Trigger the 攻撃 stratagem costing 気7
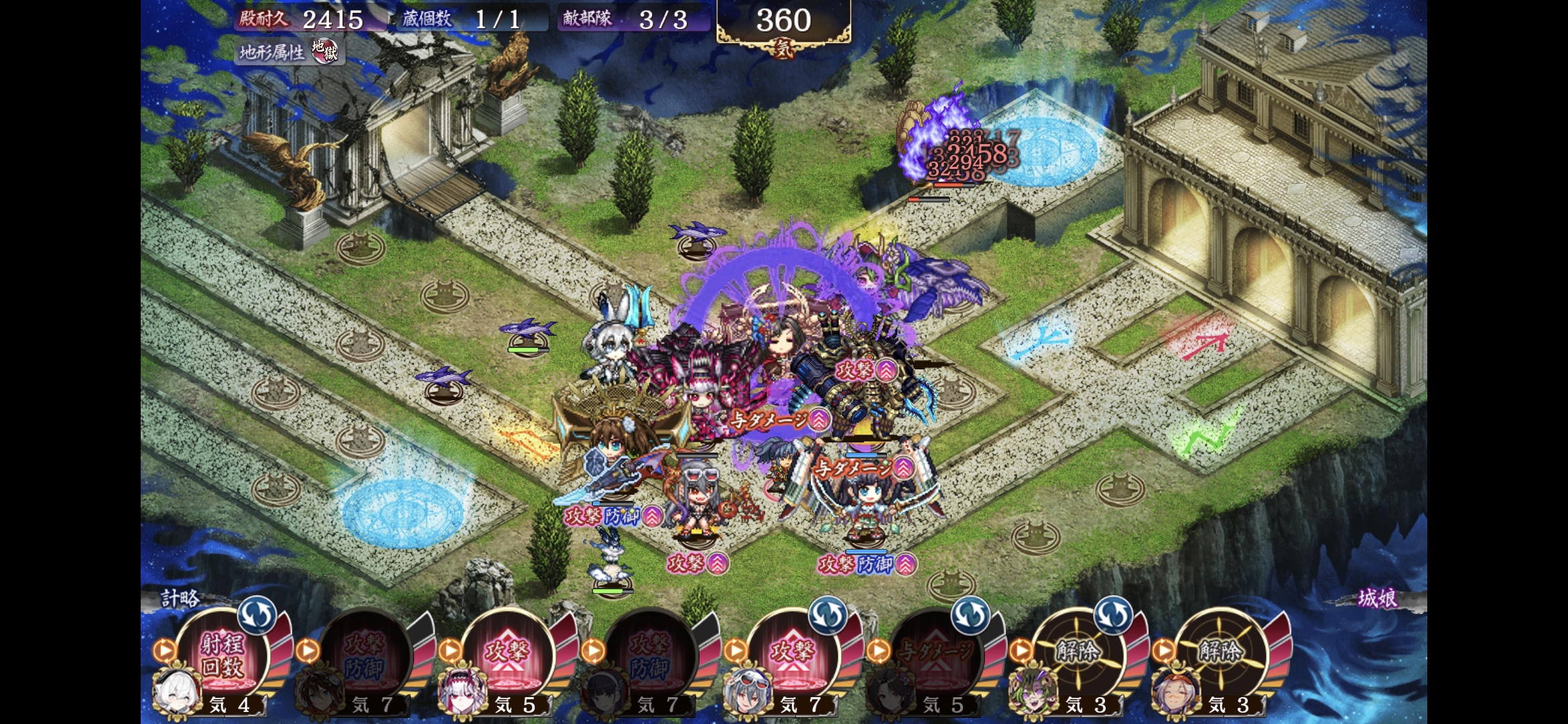 point(793,655)
